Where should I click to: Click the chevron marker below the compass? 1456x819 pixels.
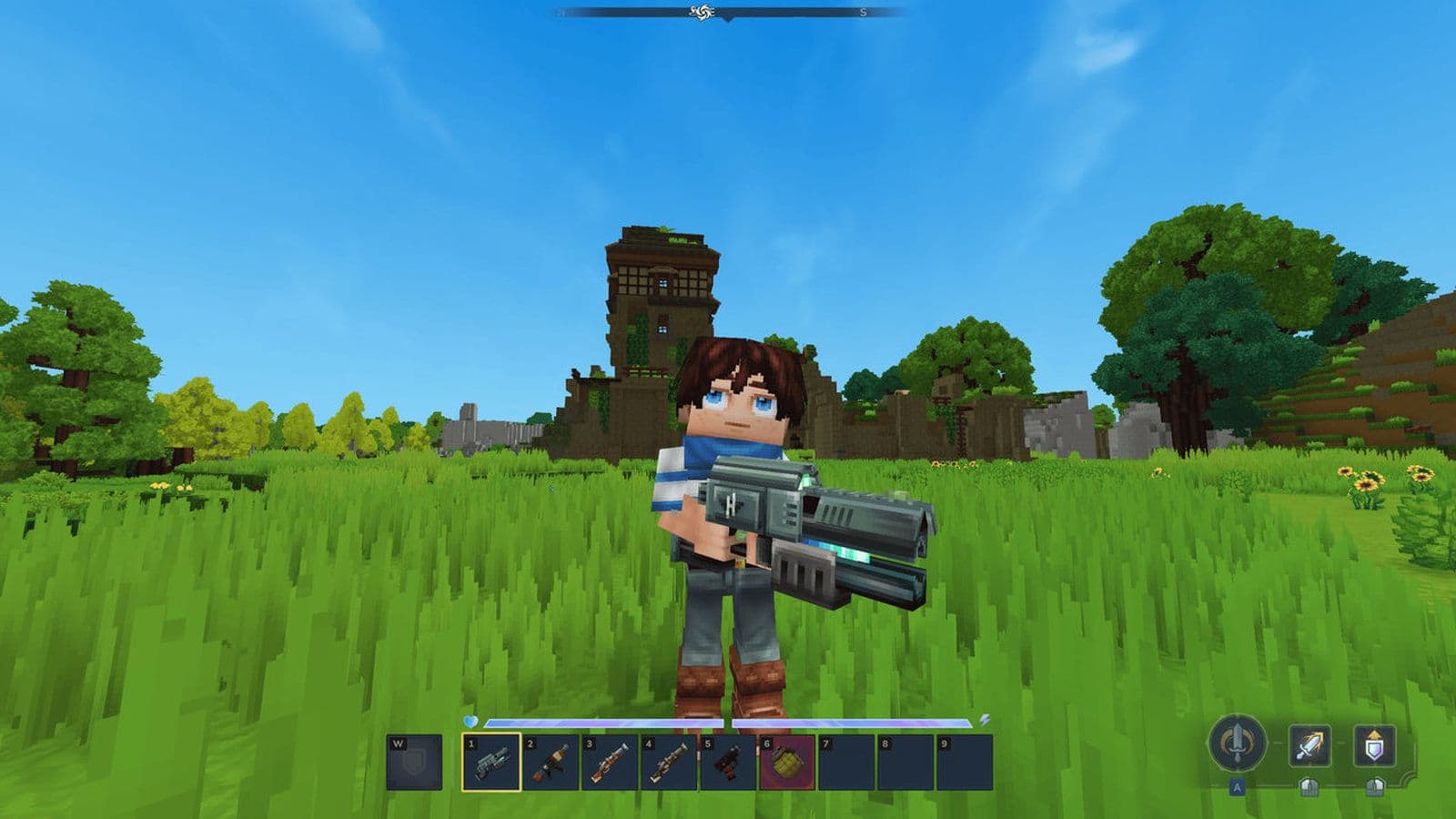tap(728, 20)
